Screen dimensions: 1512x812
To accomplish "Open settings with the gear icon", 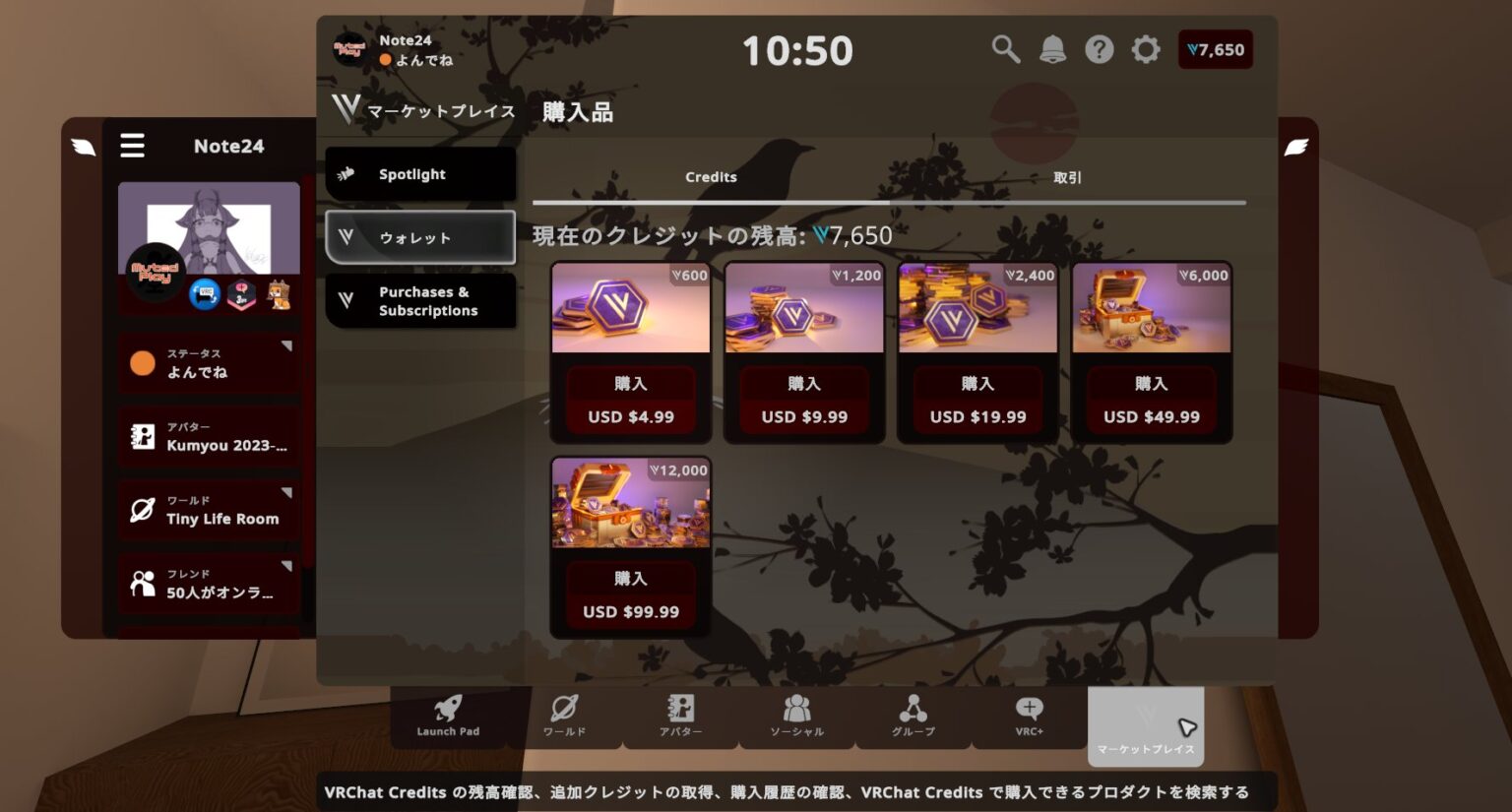I will (1145, 48).
